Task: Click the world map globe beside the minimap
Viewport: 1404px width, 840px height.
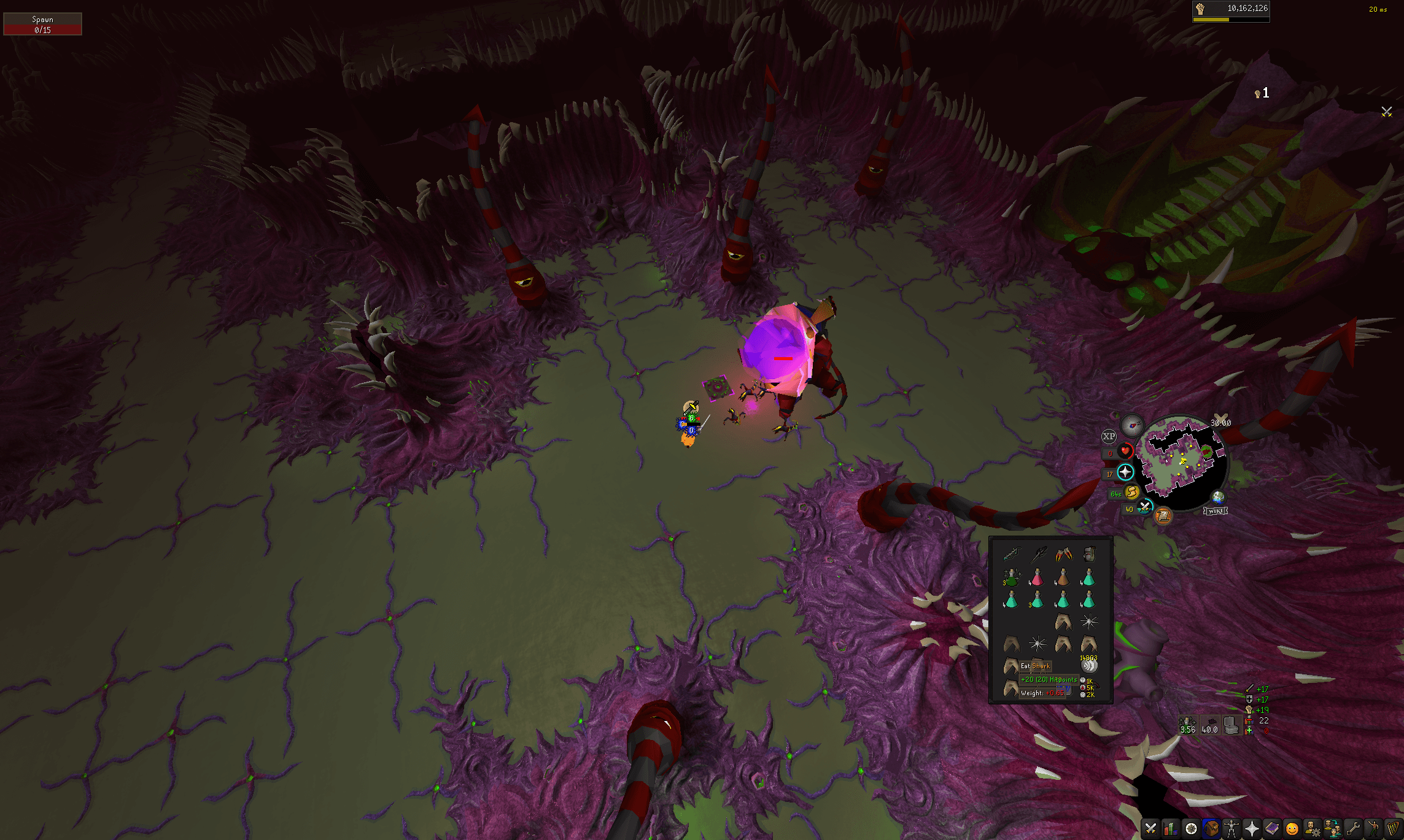Action: pyautogui.click(x=1218, y=497)
